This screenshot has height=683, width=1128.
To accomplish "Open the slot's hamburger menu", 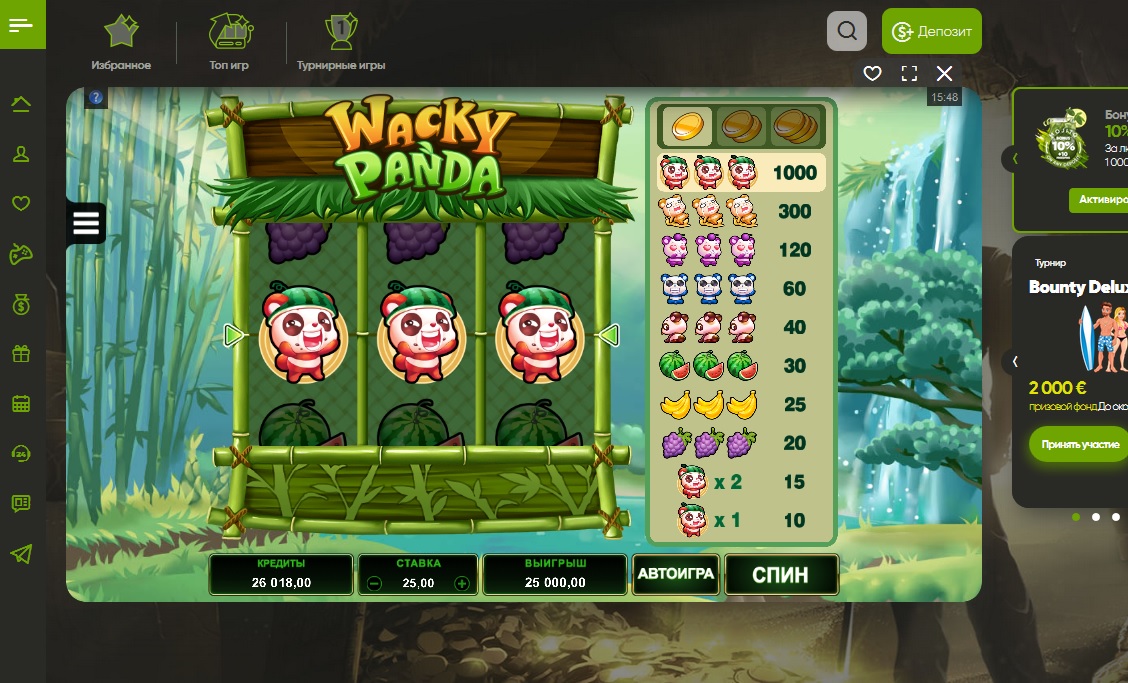I will click(x=86, y=223).
